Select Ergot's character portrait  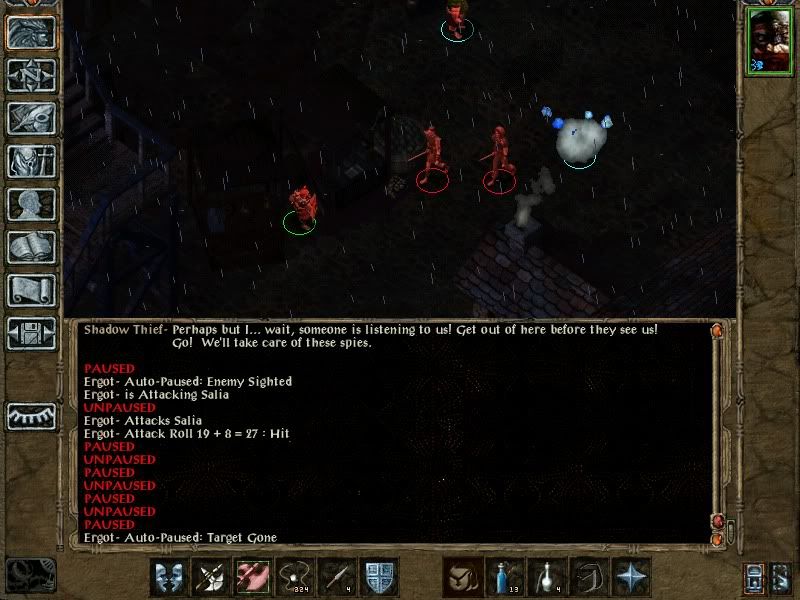[x=768, y=44]
